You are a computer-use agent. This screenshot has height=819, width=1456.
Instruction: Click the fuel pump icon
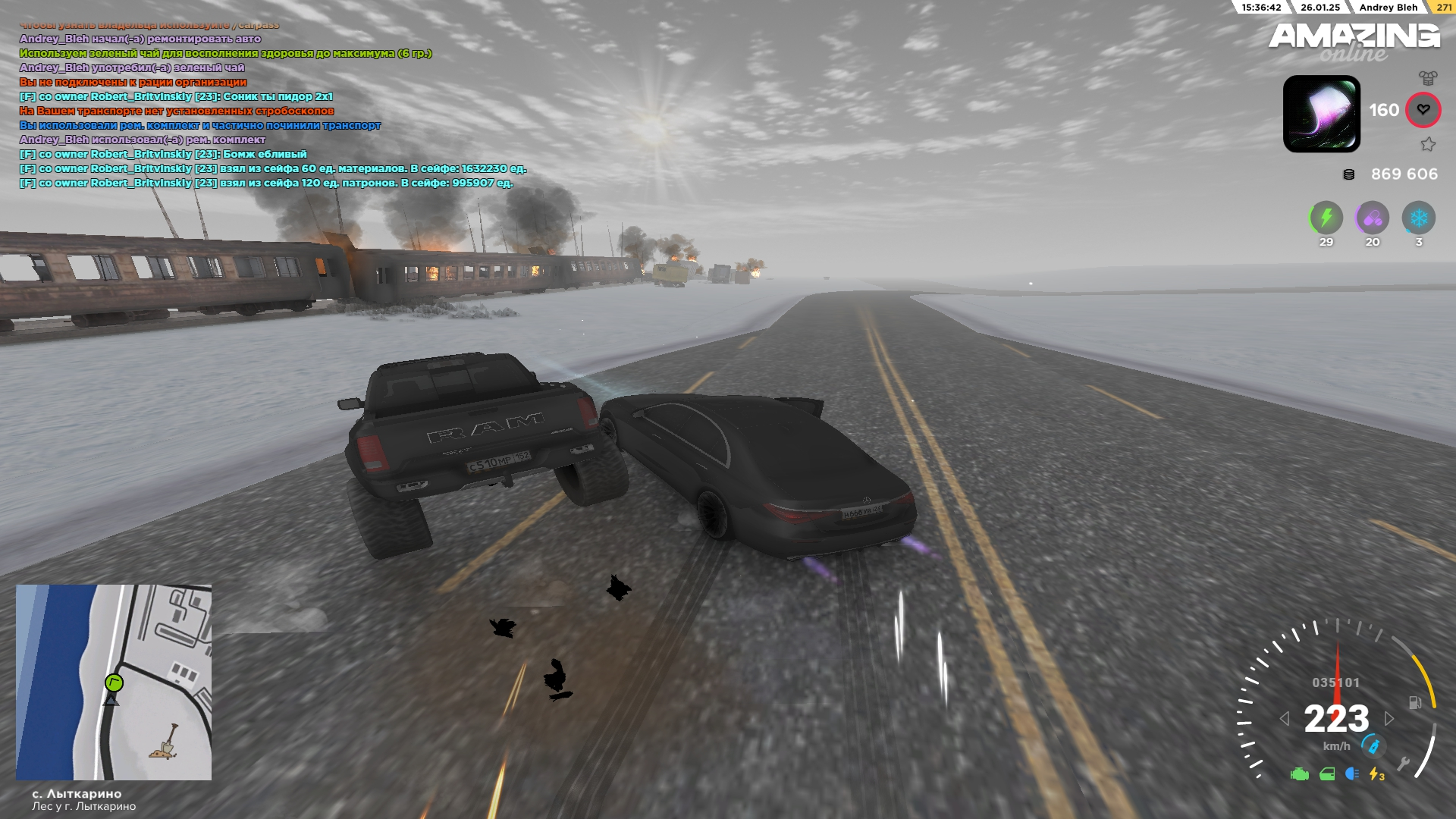coord(1414,702)
